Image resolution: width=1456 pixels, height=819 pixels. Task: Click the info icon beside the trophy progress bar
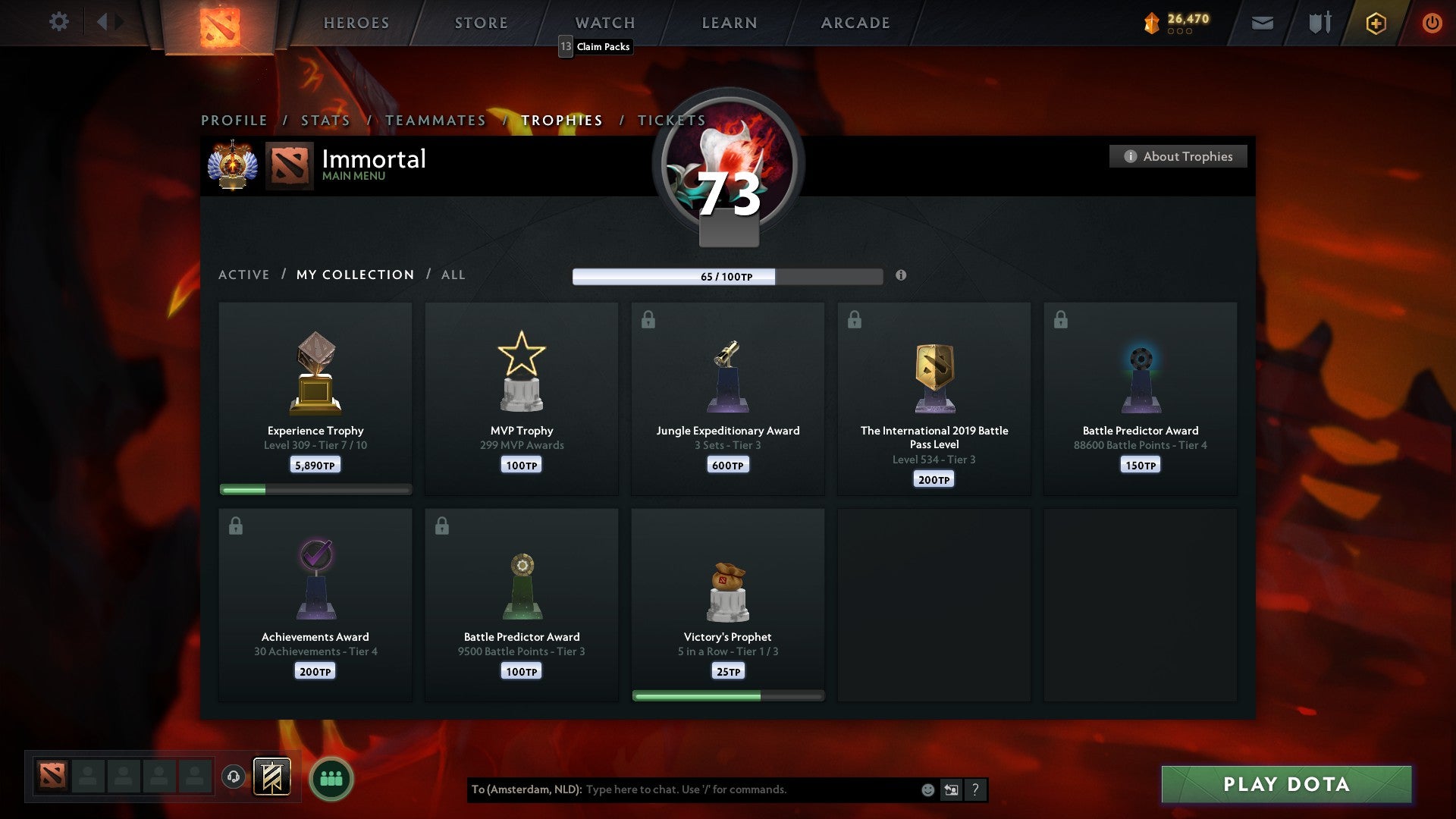[901, 277]
